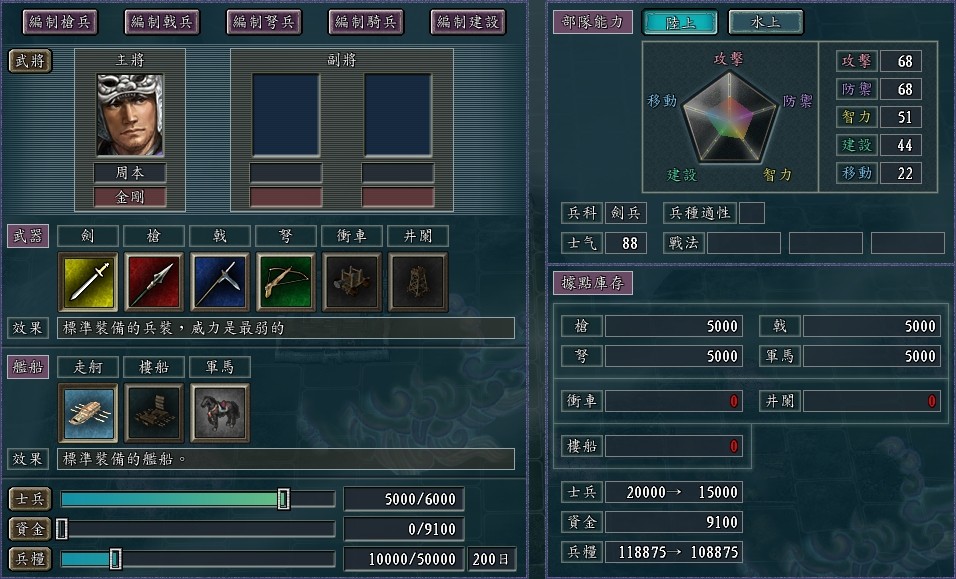The width and height of the screenshot is (956, 579).
Task: Select the 走舸 small boat icon
Action: coord(88,412)
